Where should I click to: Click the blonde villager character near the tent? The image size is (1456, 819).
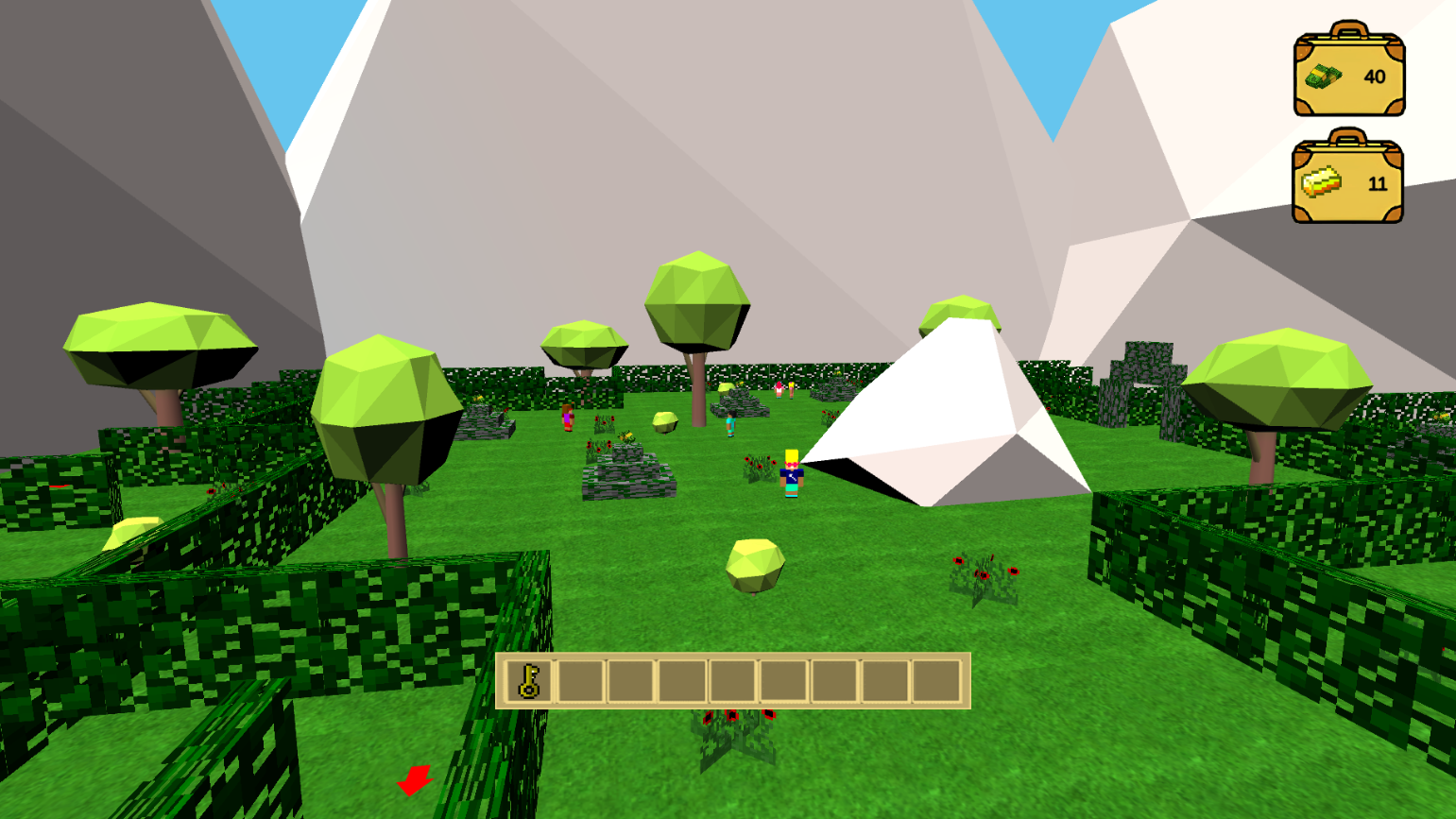792,475
